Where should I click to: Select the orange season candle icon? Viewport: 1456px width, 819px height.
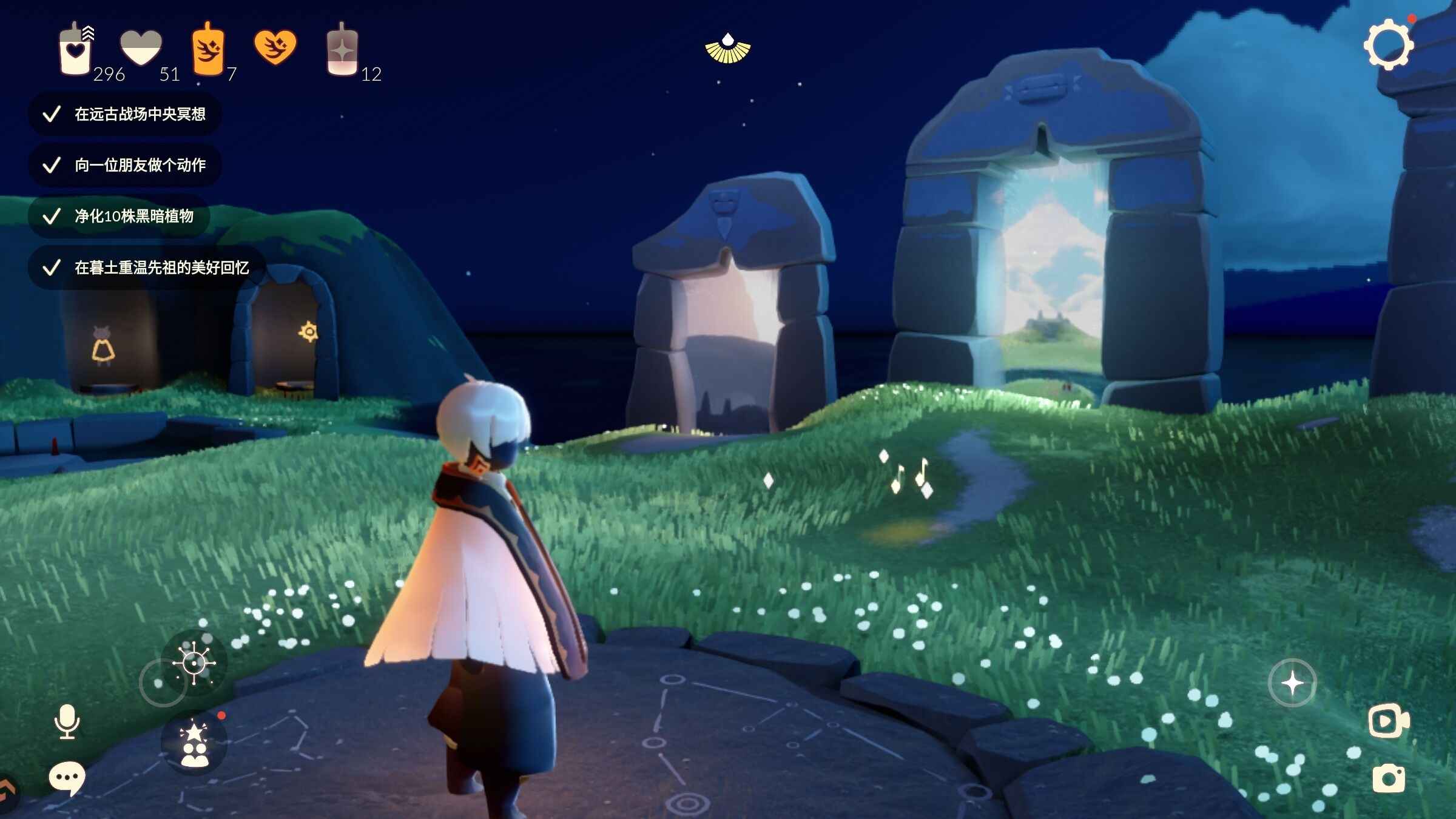coord(208,50)
